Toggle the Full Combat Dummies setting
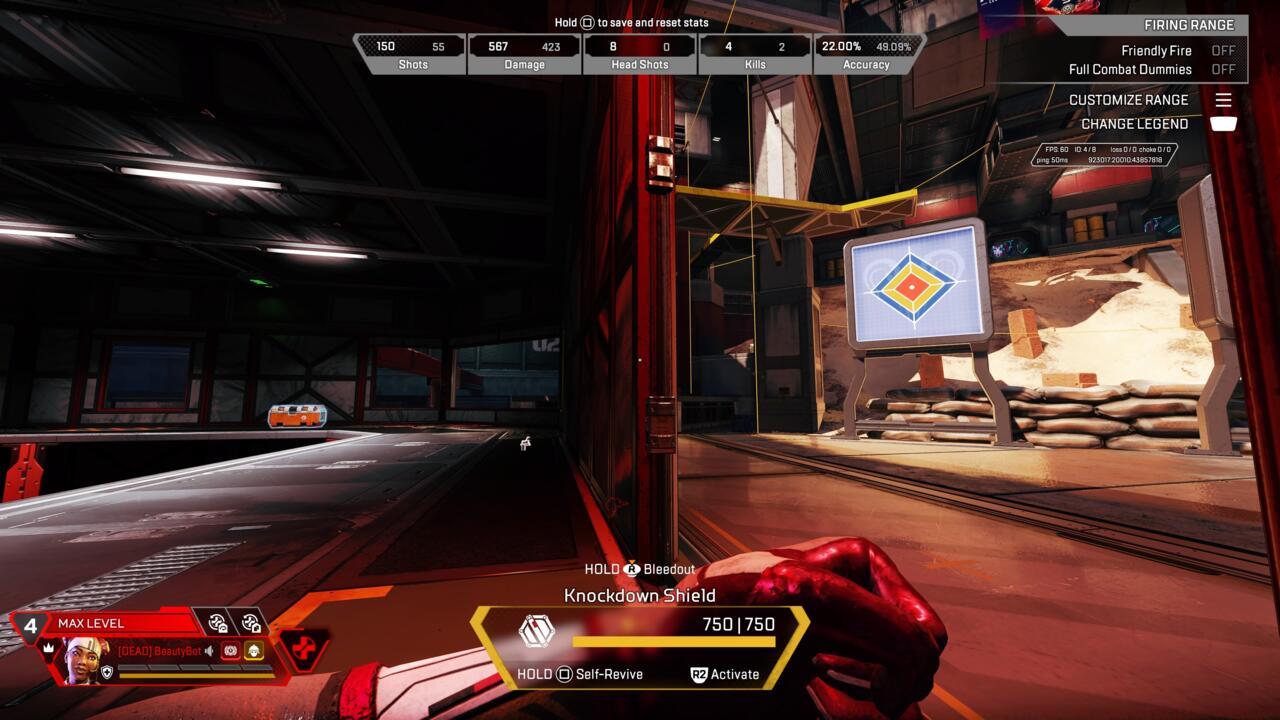Viewport: 1280px width, 720px height. (x=1223, y=70)
